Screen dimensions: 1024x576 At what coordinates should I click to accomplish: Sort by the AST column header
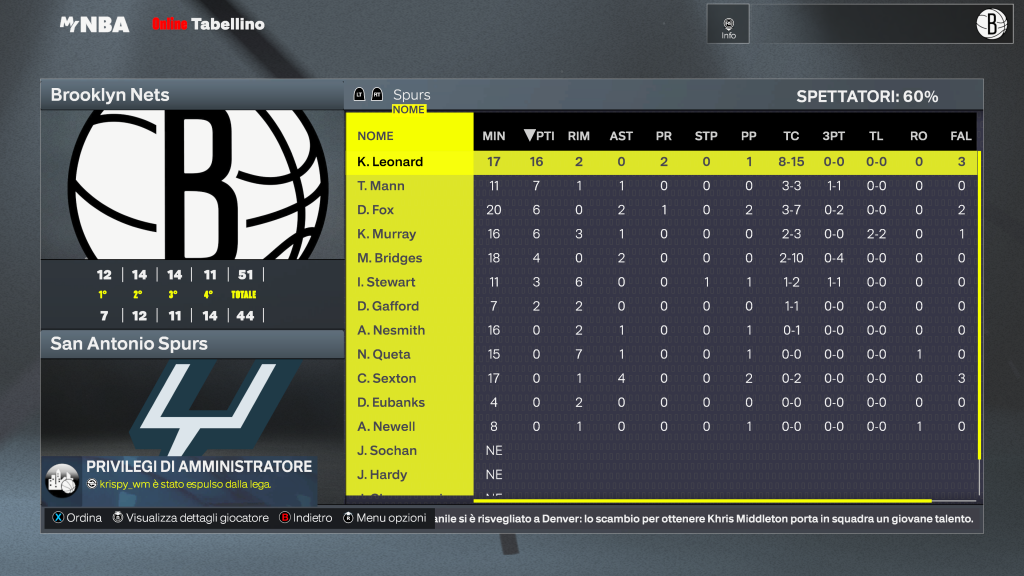pos(621,136)
